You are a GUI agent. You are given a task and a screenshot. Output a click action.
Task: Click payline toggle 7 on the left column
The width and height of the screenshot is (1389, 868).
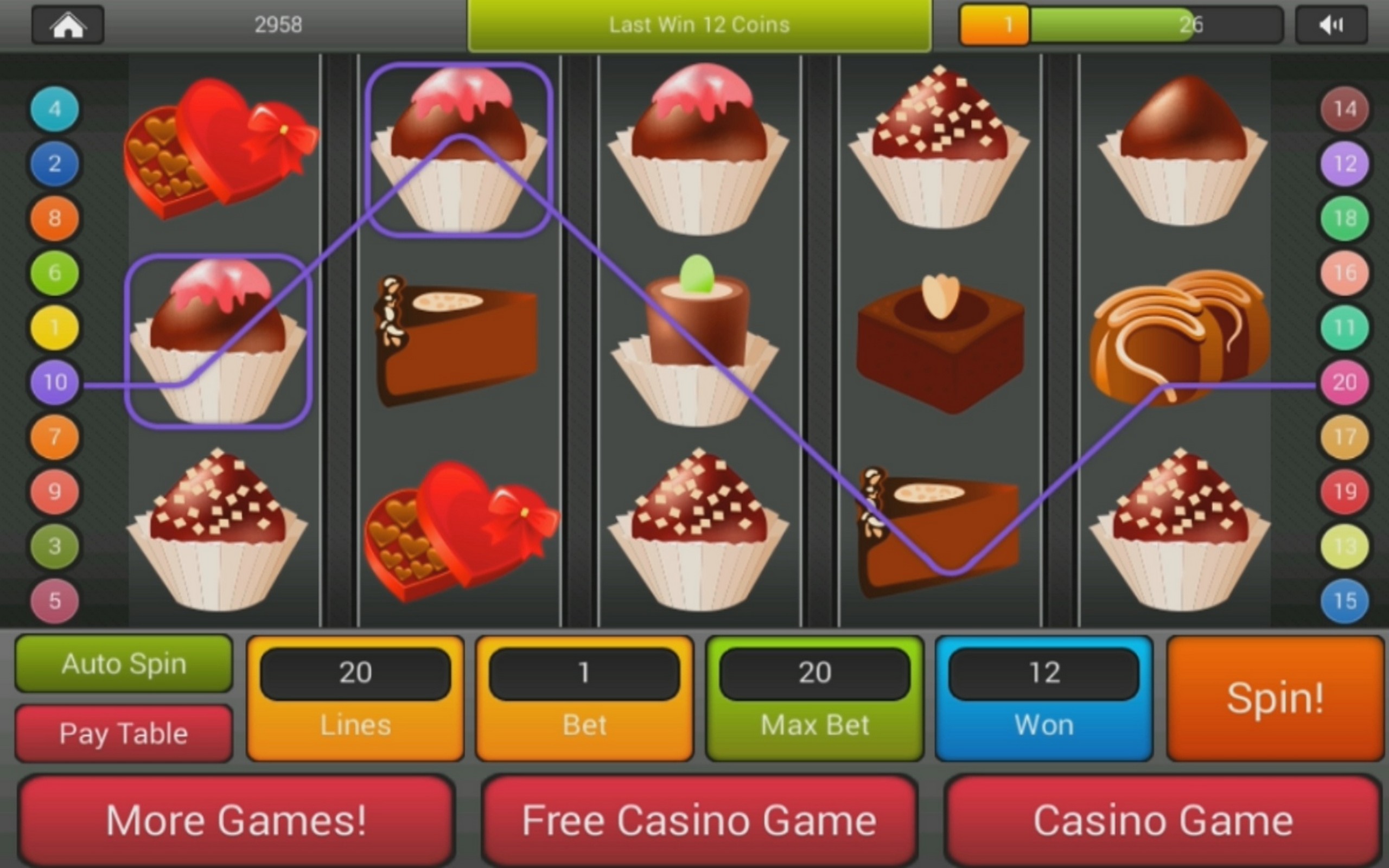(54, 437)
